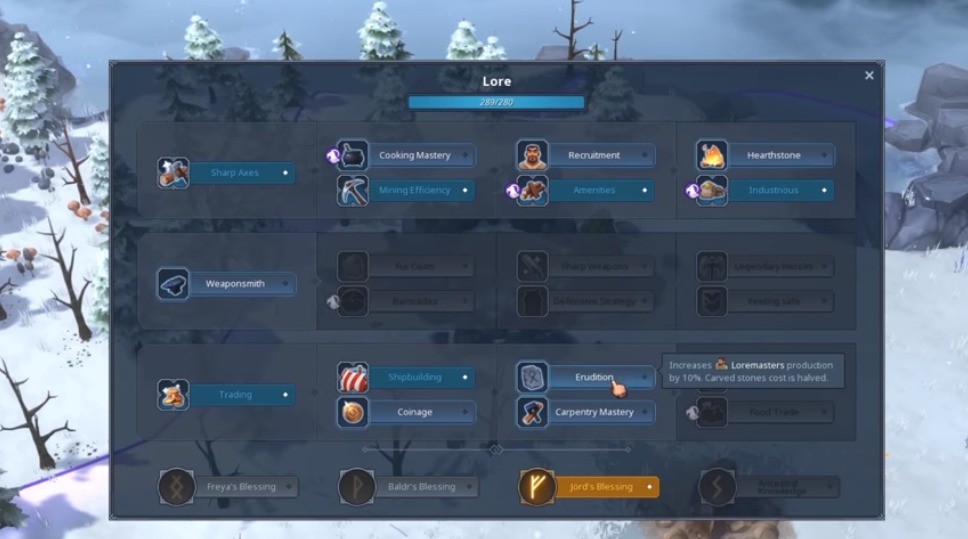Select the Hearthstone lore

point(774,156)
